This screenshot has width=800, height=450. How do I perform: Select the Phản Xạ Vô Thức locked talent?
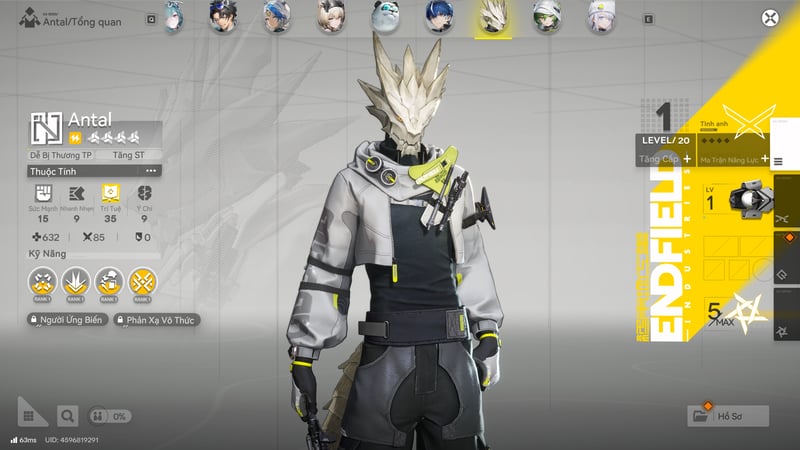click(x=156, y=320)
